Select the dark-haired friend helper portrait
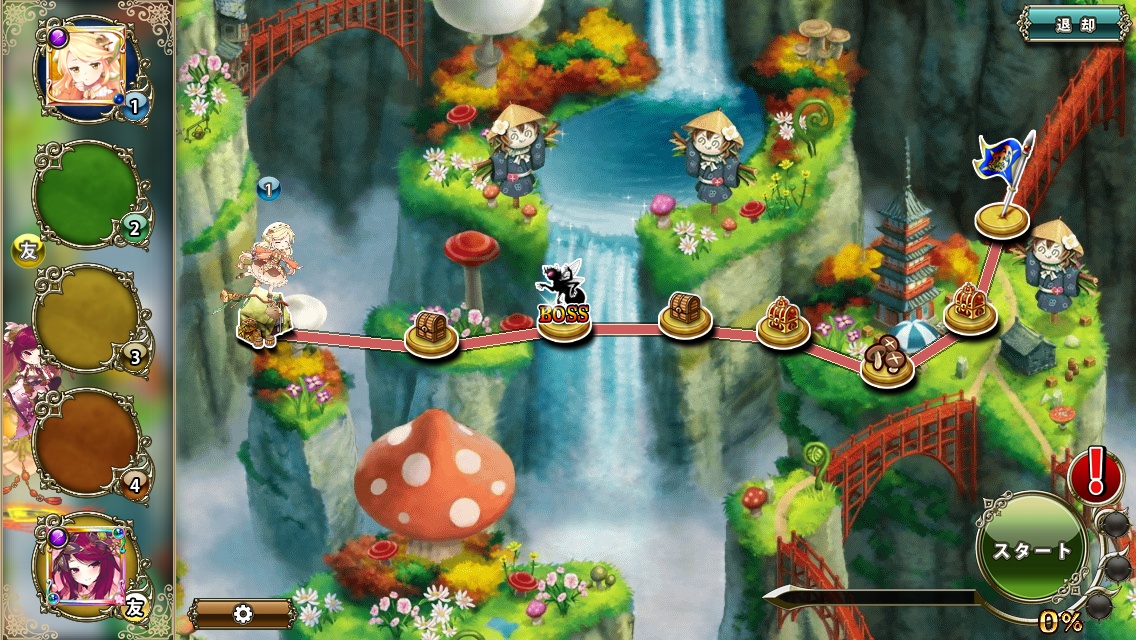 pos(86,564)
